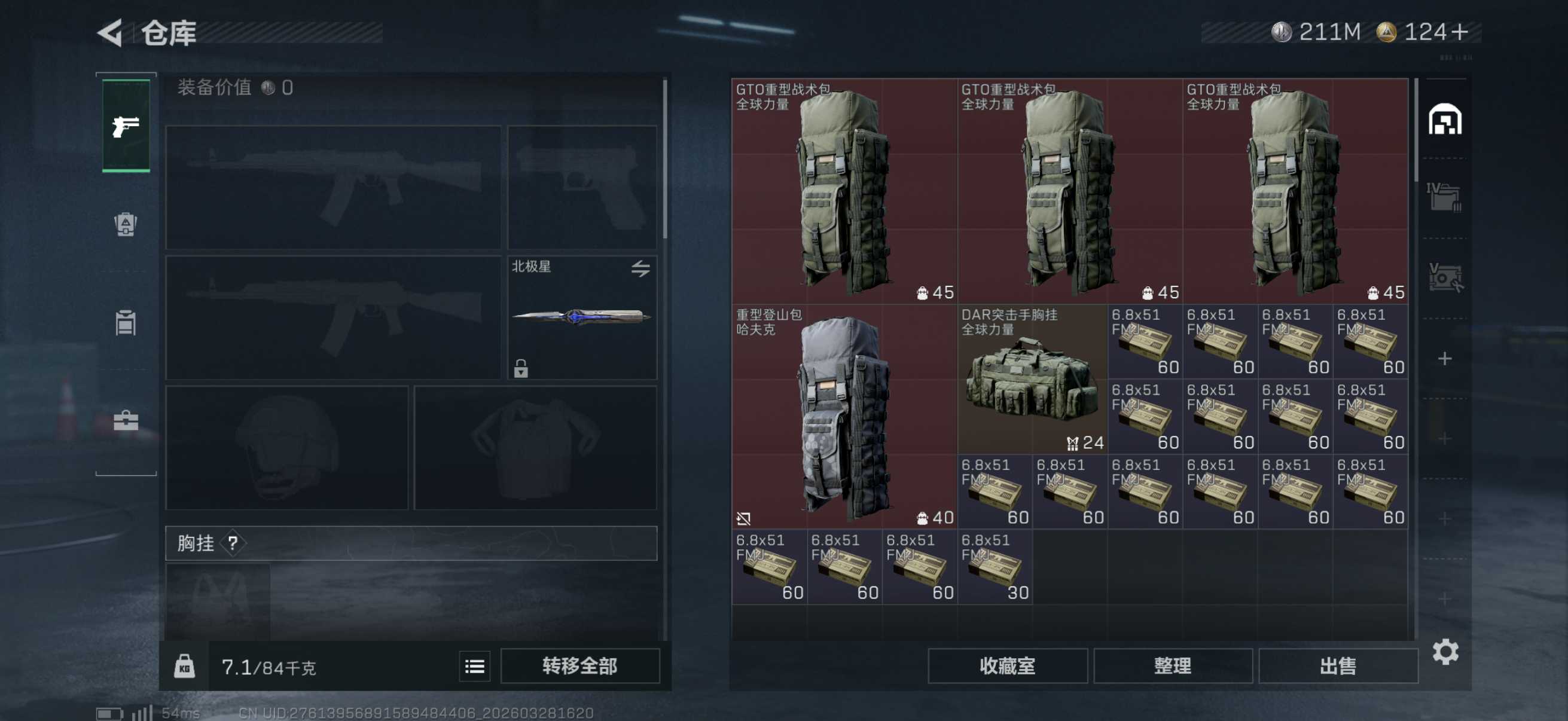Open the 出售 sell menu
This screenshot has height=721, width=1568.
pos(1337,665)
